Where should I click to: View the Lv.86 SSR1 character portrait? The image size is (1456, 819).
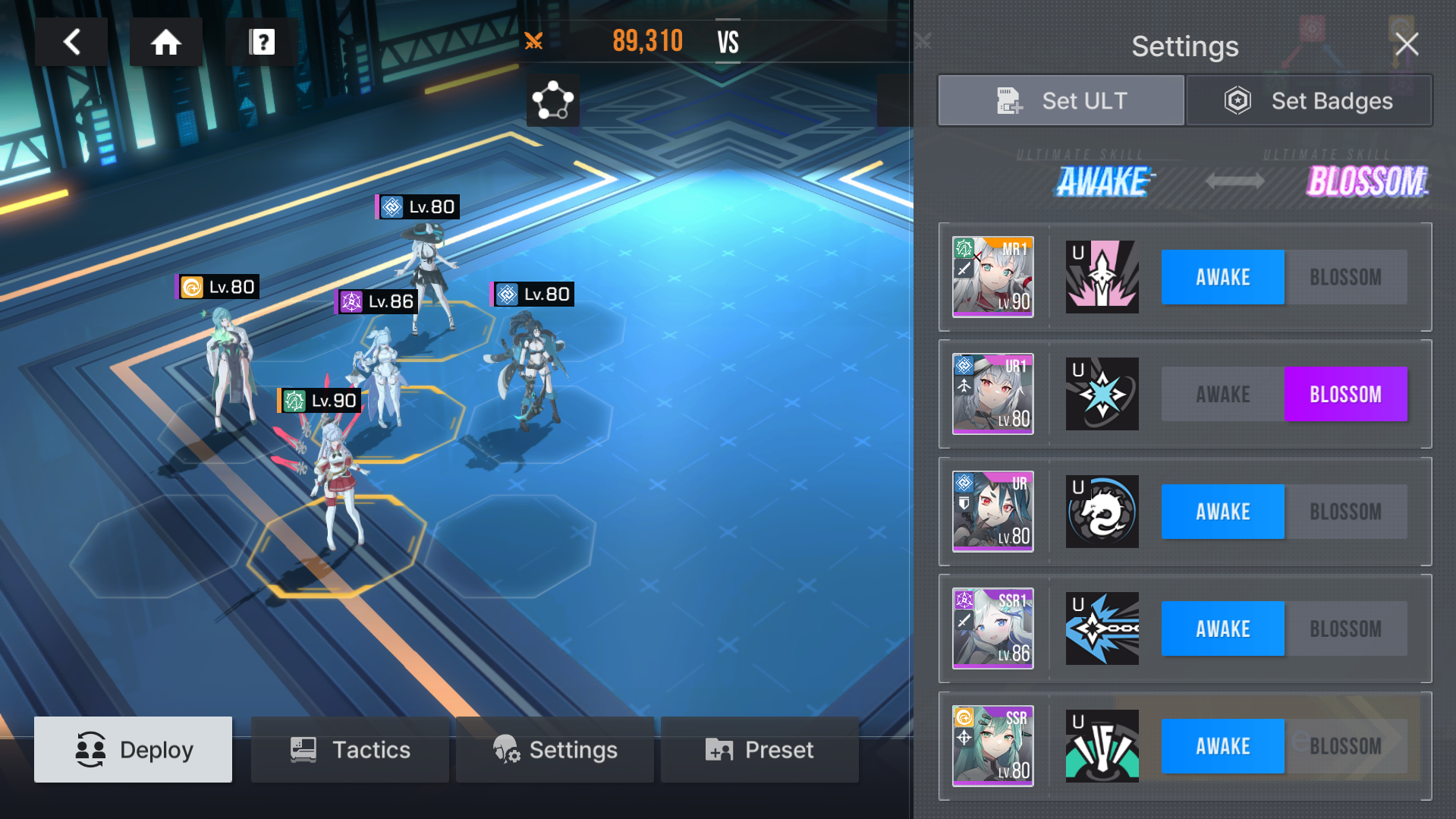click(x=992, y=629)
